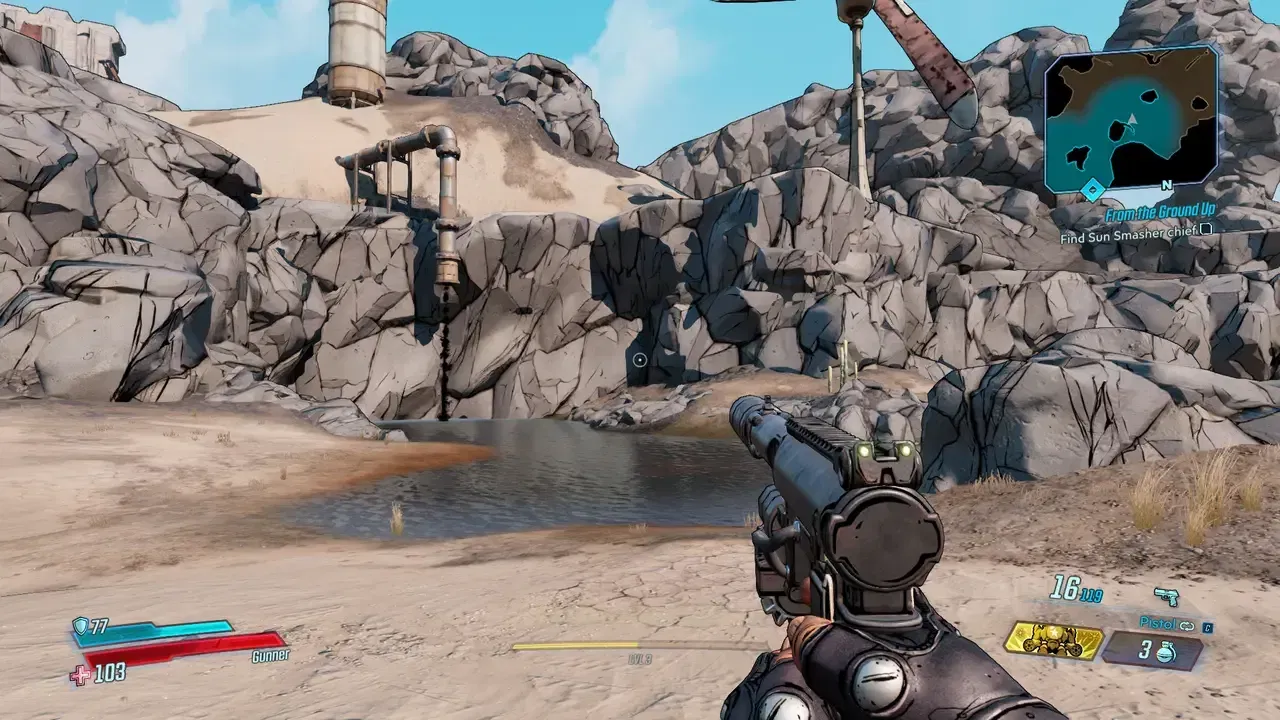Click the player arrow on the minimap

(1132, 119)
